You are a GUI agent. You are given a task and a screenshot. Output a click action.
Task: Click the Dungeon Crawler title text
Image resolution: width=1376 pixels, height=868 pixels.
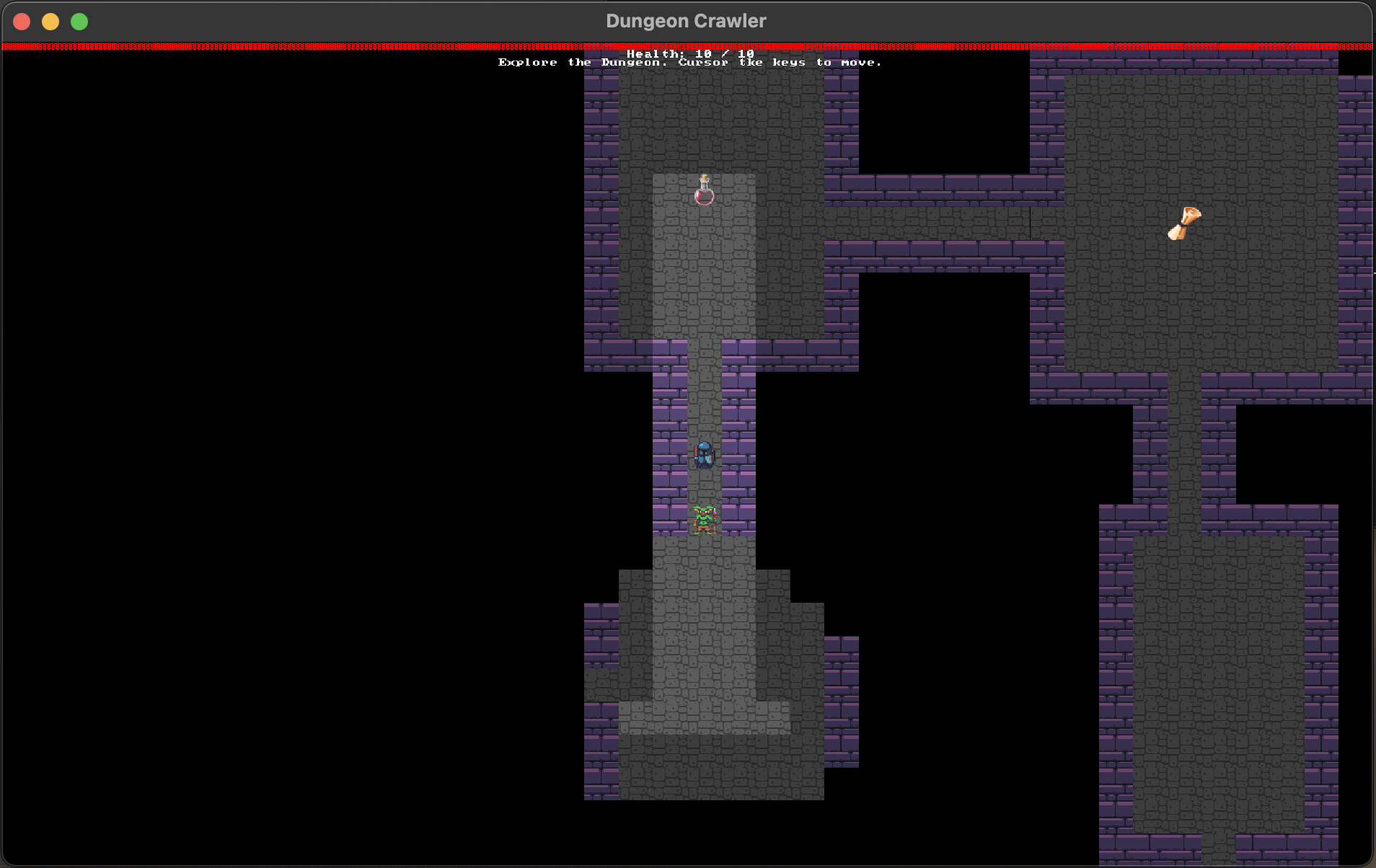pyautogui.click(x=685, y=20)
